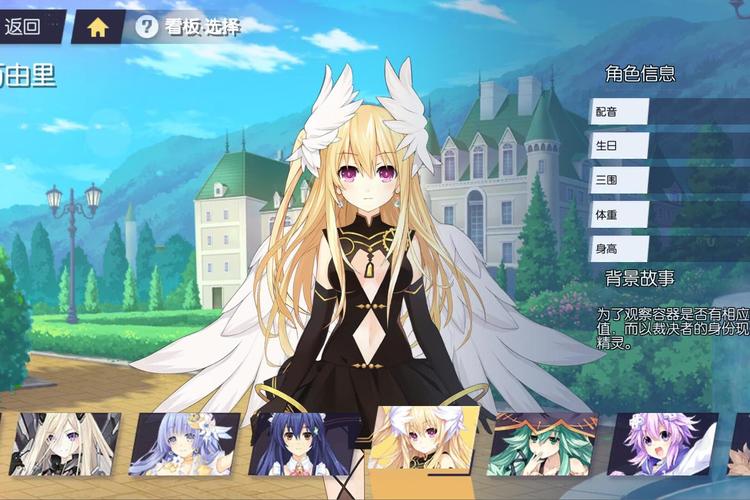Open the question mark help icon

pyautogui.click(x=146, y=27)
